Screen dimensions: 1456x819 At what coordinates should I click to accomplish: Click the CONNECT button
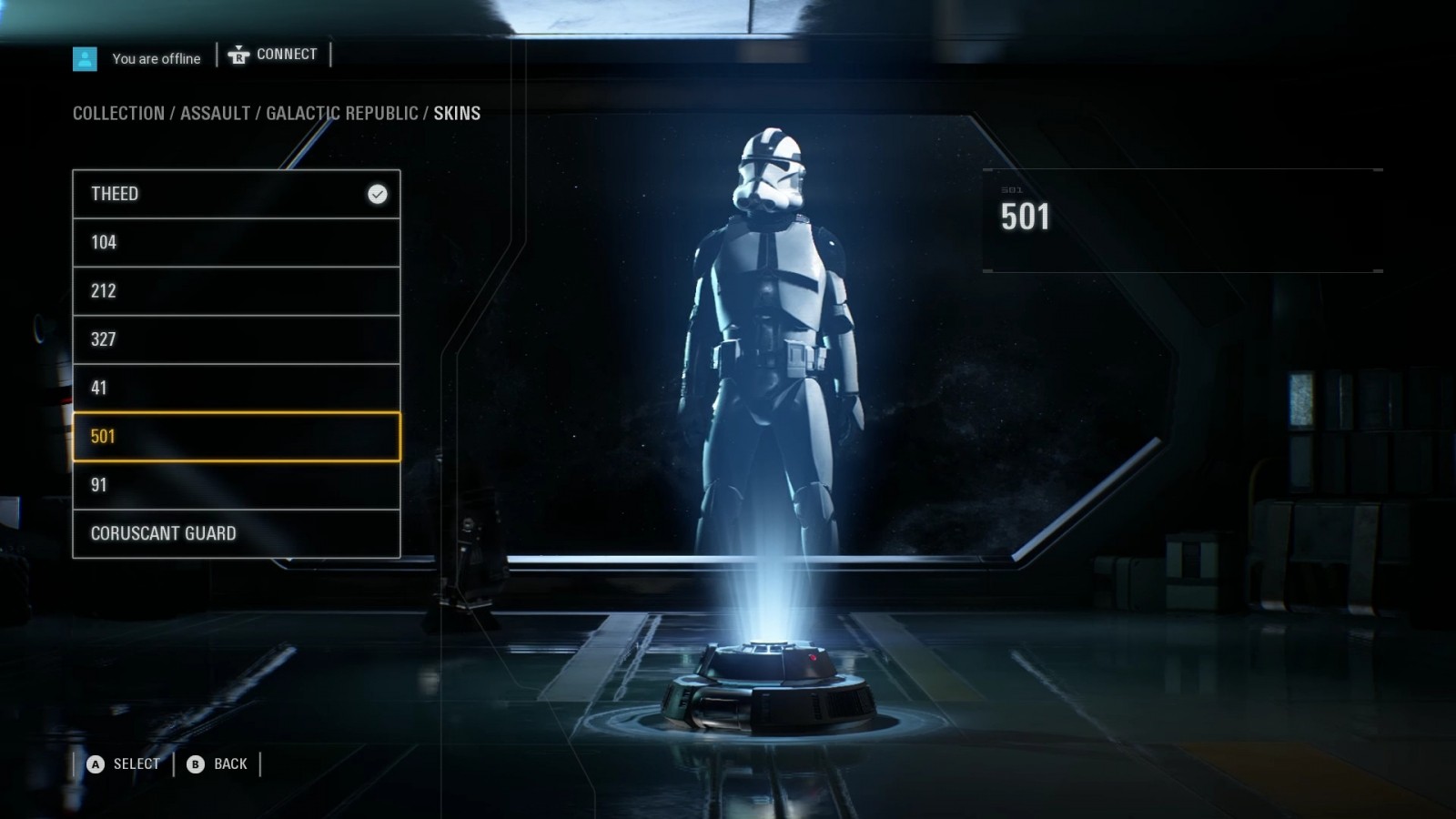(285, 54)
